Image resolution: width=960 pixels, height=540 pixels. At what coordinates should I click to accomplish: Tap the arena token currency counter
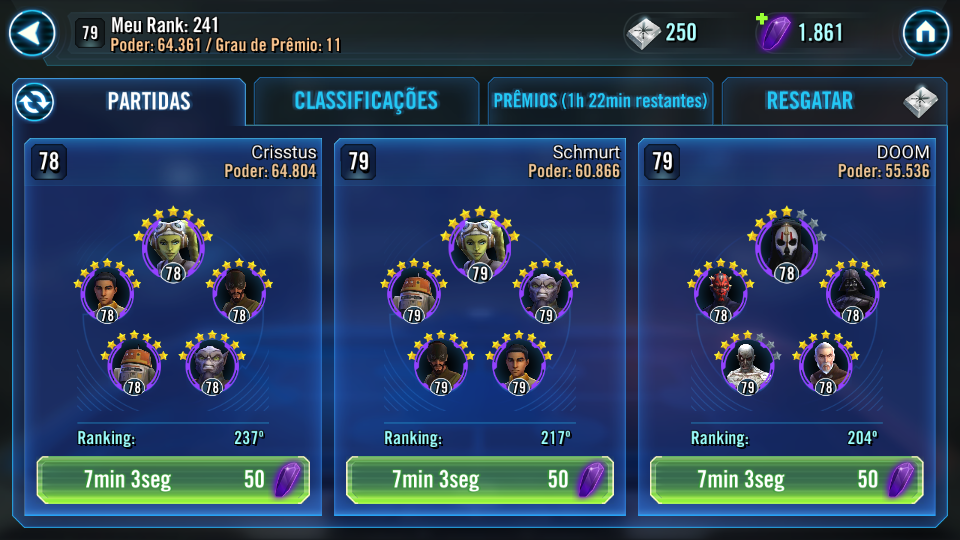point(664,33)
